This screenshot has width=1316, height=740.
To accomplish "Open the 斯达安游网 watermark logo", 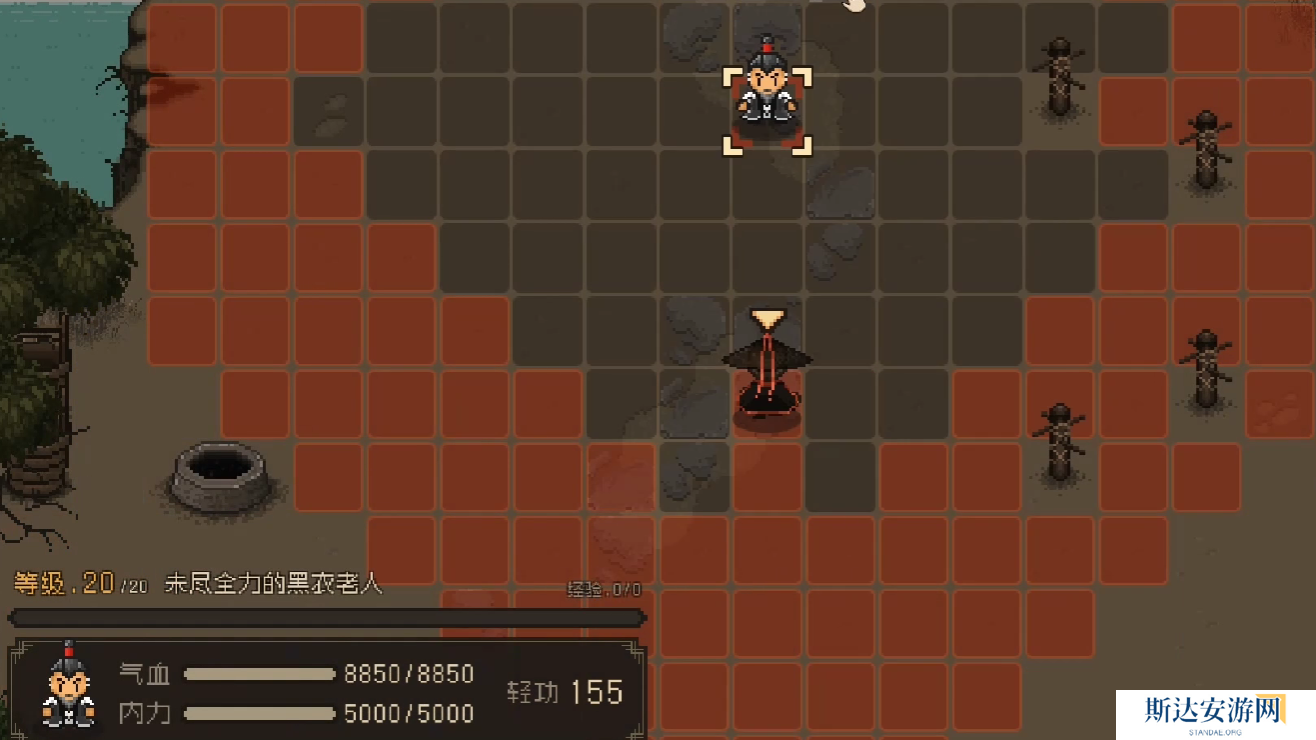I will pos(1214,714).
